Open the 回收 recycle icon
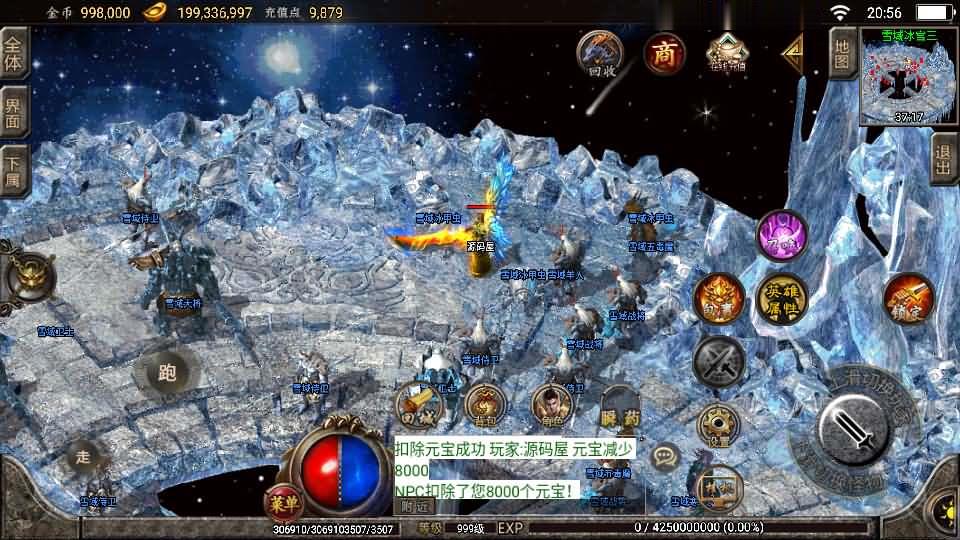 (600, 53)
